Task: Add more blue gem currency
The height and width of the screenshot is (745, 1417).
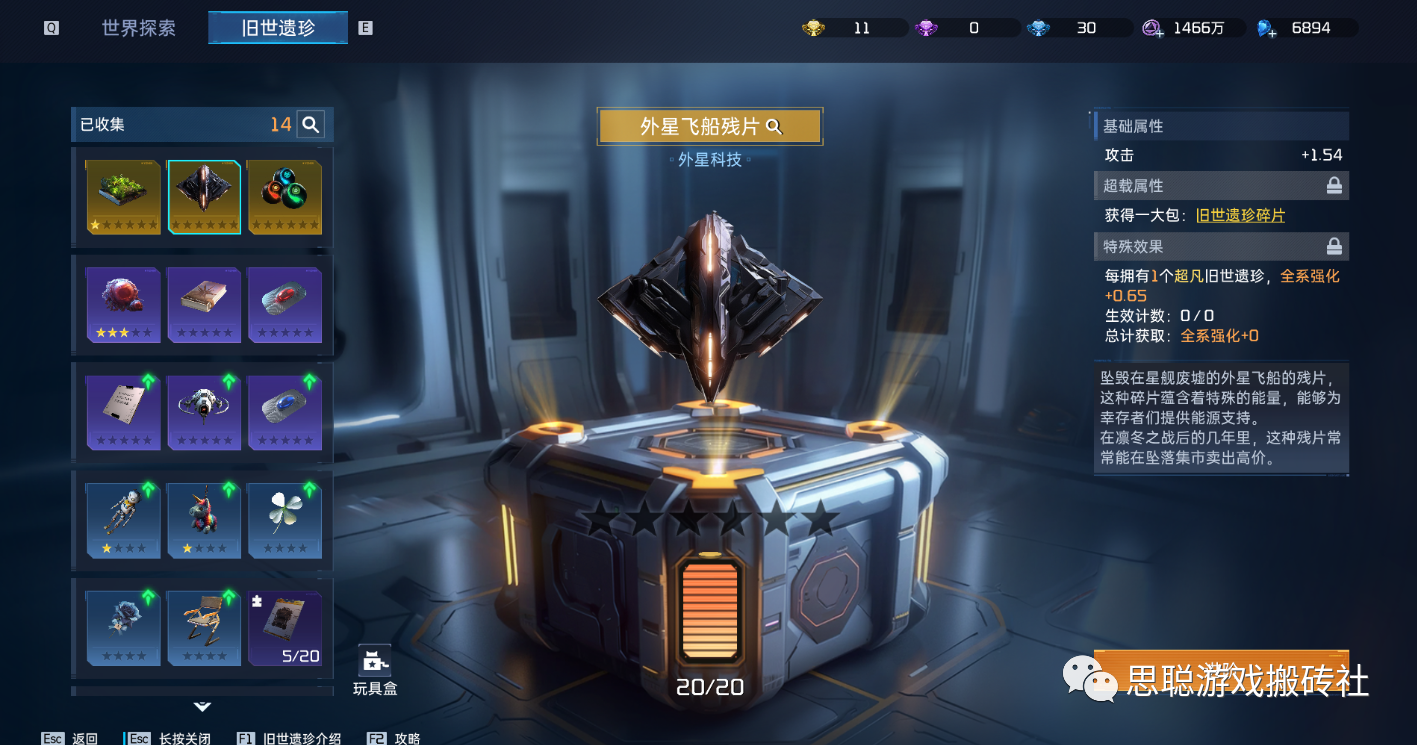Action: pos(1267,29)
